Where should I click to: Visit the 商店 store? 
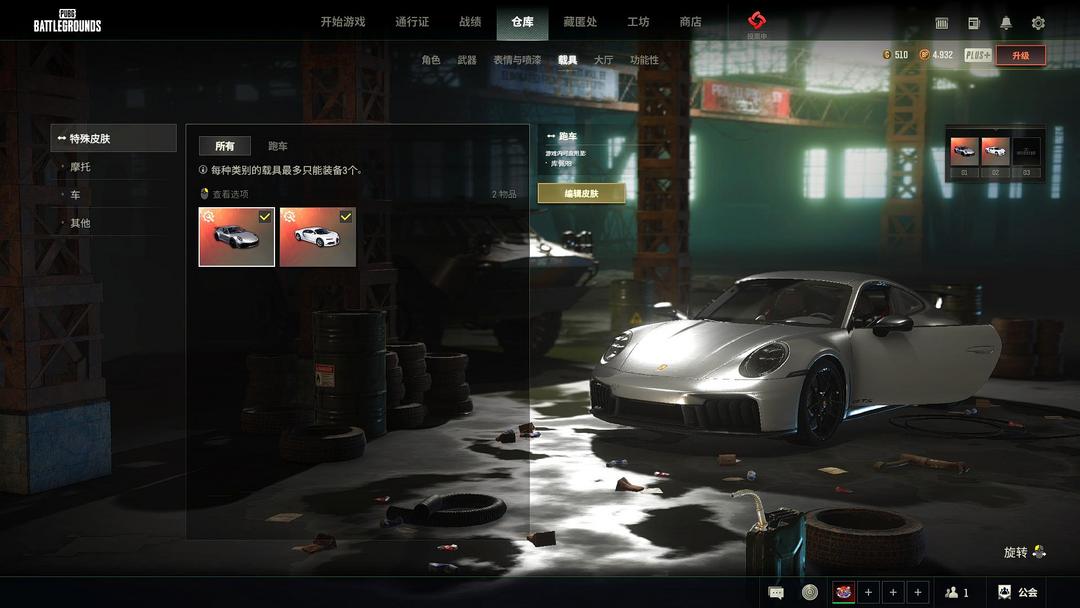690,22
